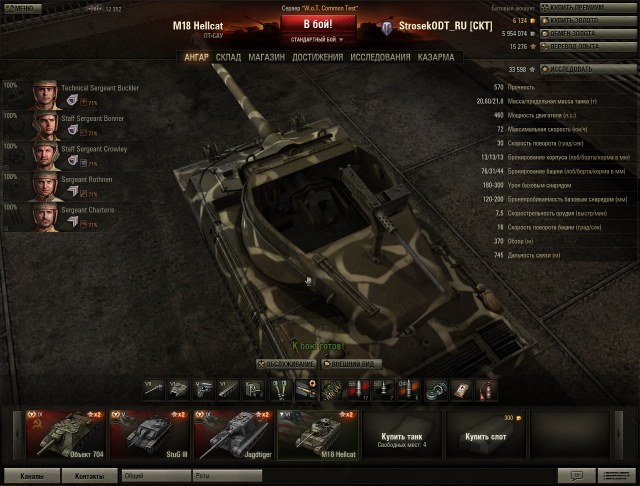The image size is (640, 486).
Task: Open the МАГАЗИН tab
Action: coord(265,57)
